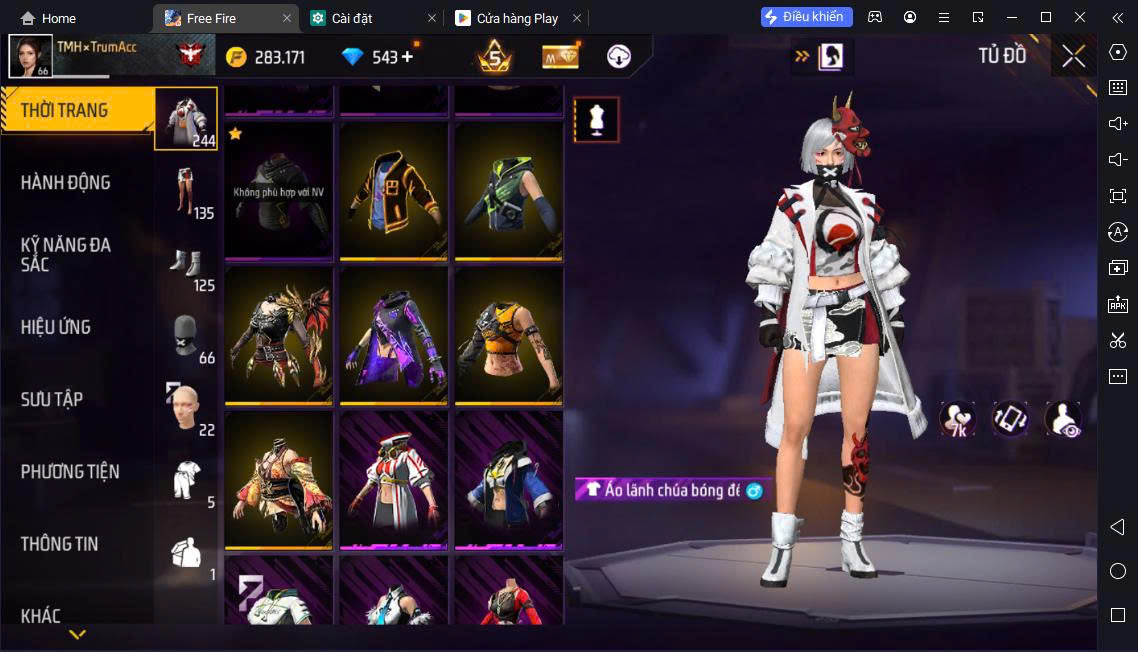This screenshot has height=652, width=1138.
Task: Add diamonds with the plus button
Action: [407, 57]
